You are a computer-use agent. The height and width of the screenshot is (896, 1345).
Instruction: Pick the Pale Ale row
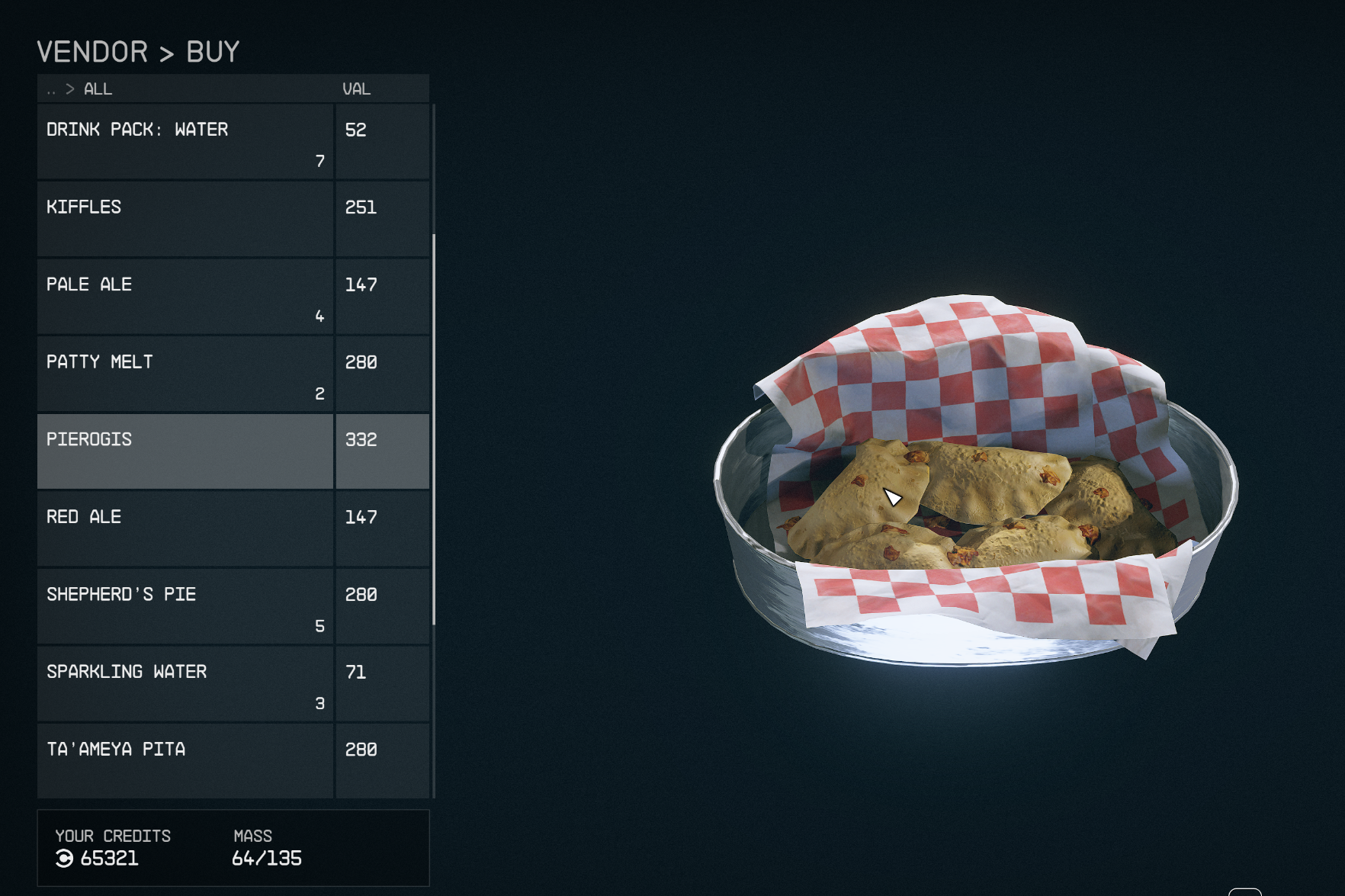[x=185, y=297]
